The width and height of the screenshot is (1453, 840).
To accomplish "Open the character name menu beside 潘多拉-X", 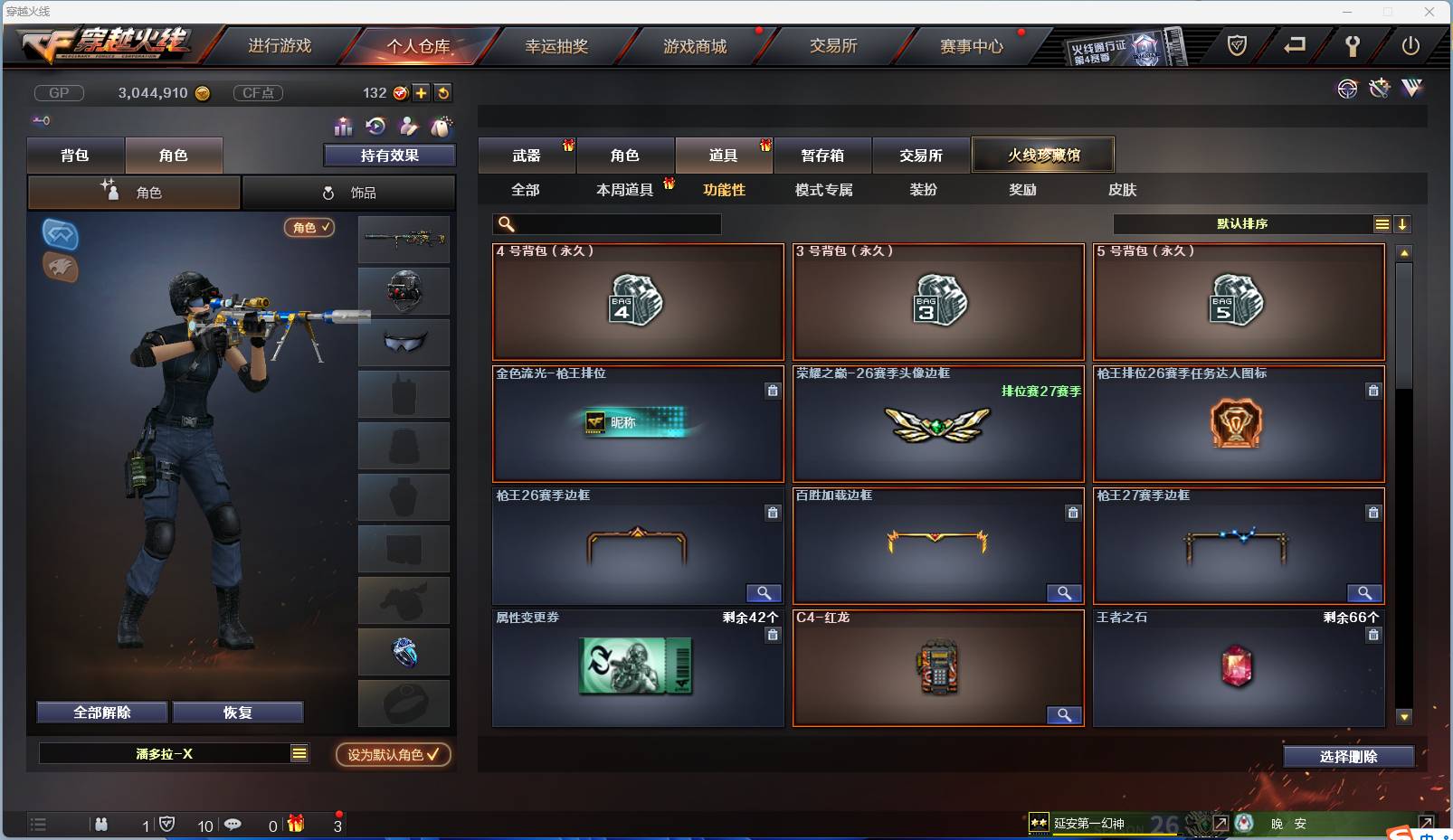I will [x=299, y=753].
